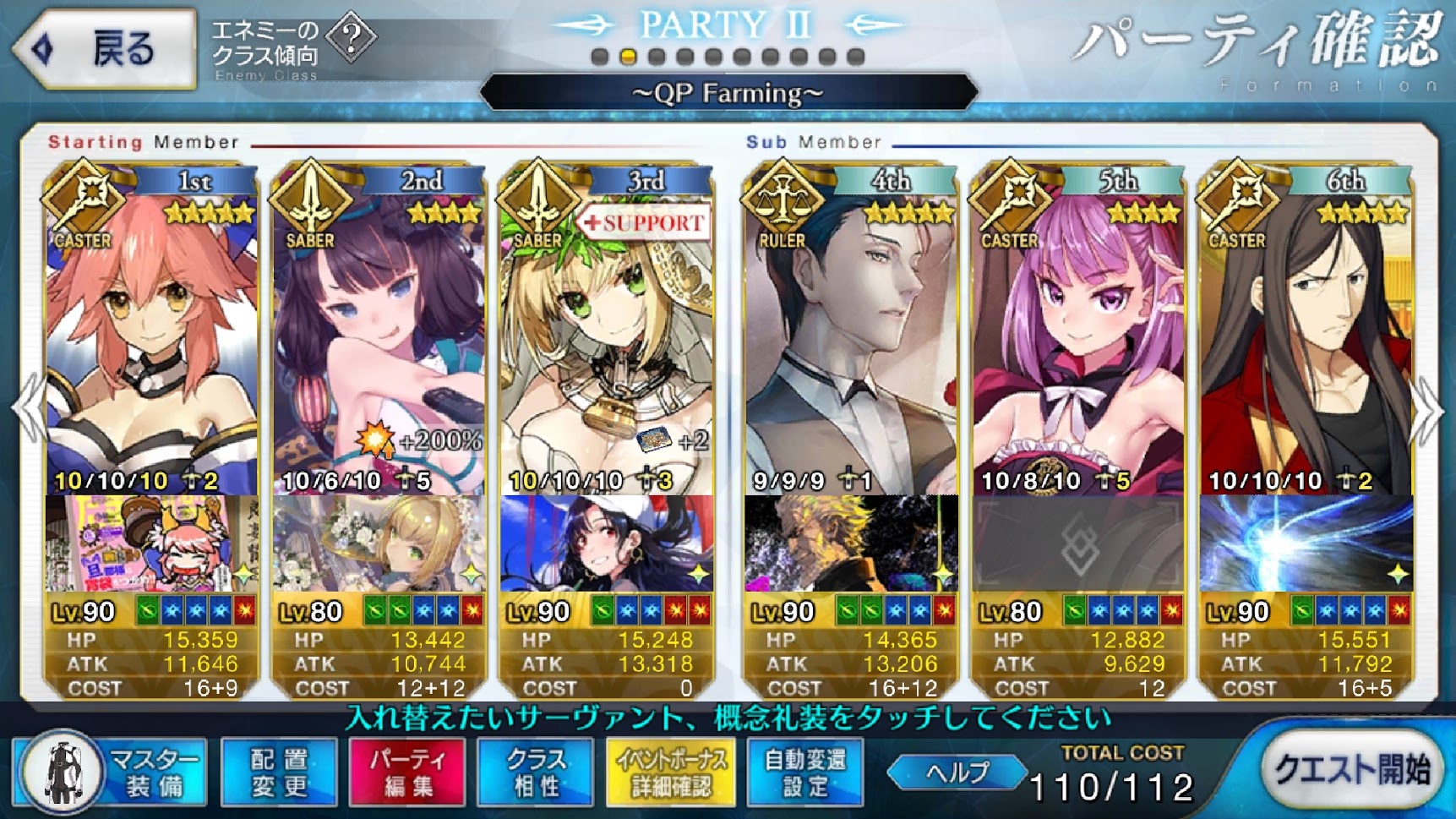The width and height of the screenshot is (1456, 819).
Task: Open auto-select settings (自動変遷設定)
Action: (x=804, y=773)
